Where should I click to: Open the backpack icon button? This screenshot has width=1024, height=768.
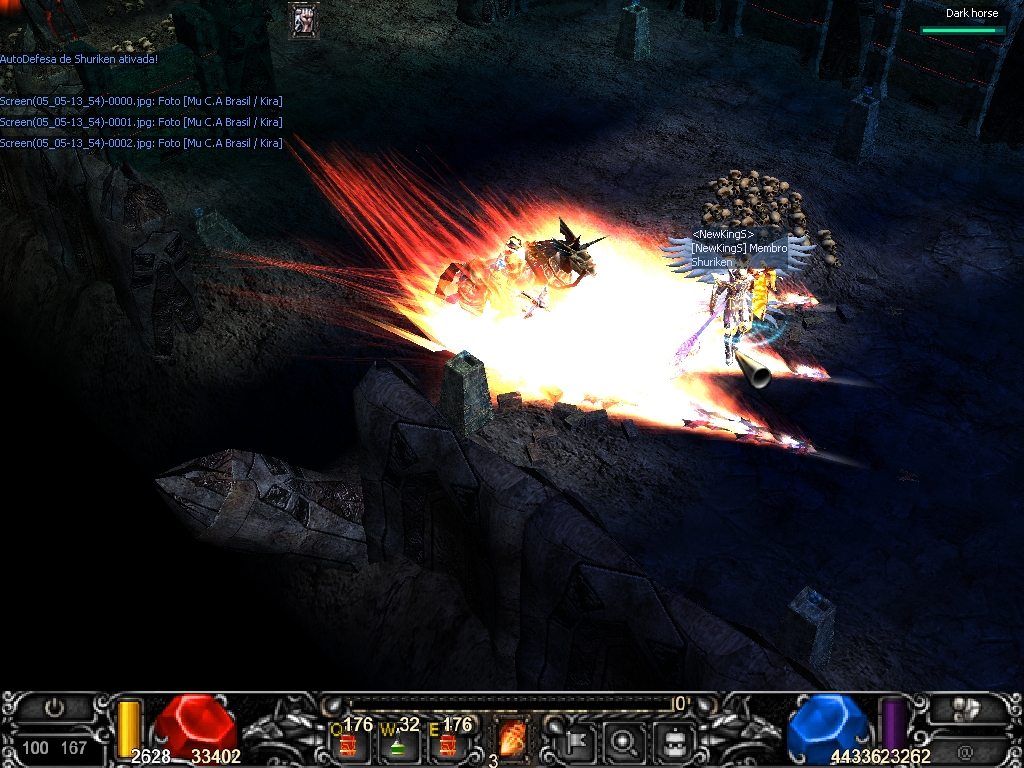point(673,742)
